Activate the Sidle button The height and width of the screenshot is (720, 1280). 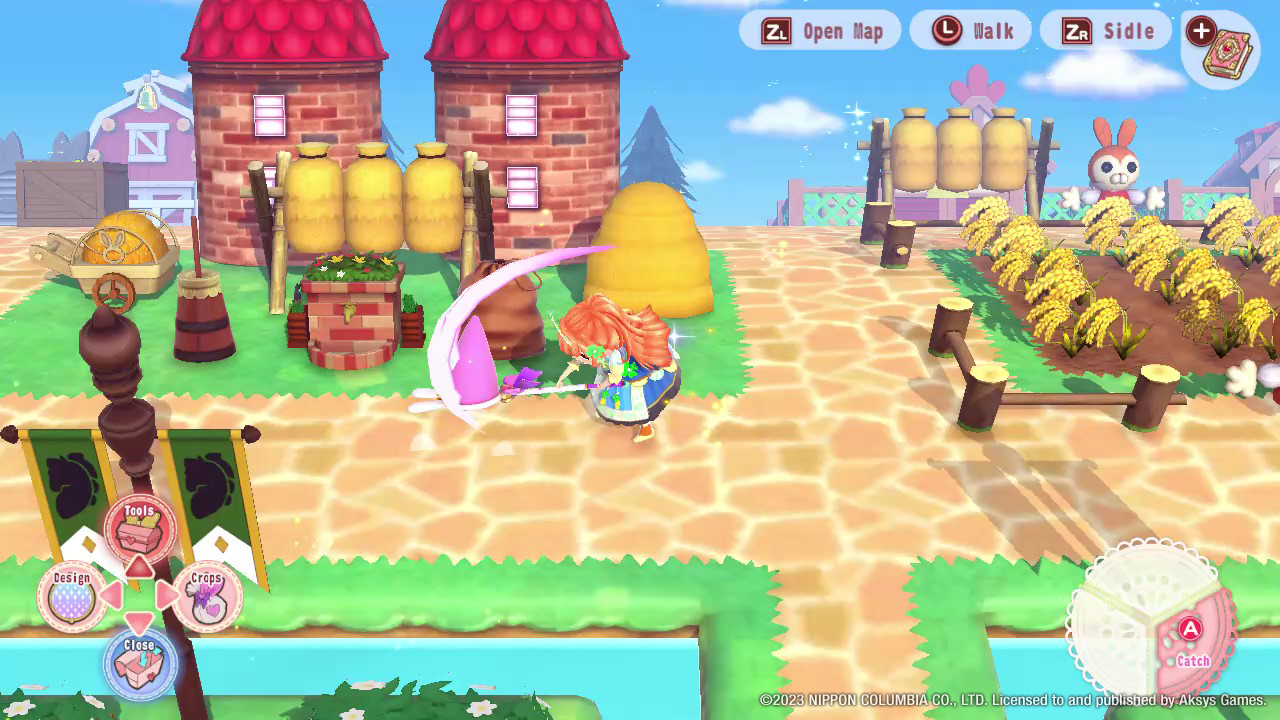tap(1107, 31)
